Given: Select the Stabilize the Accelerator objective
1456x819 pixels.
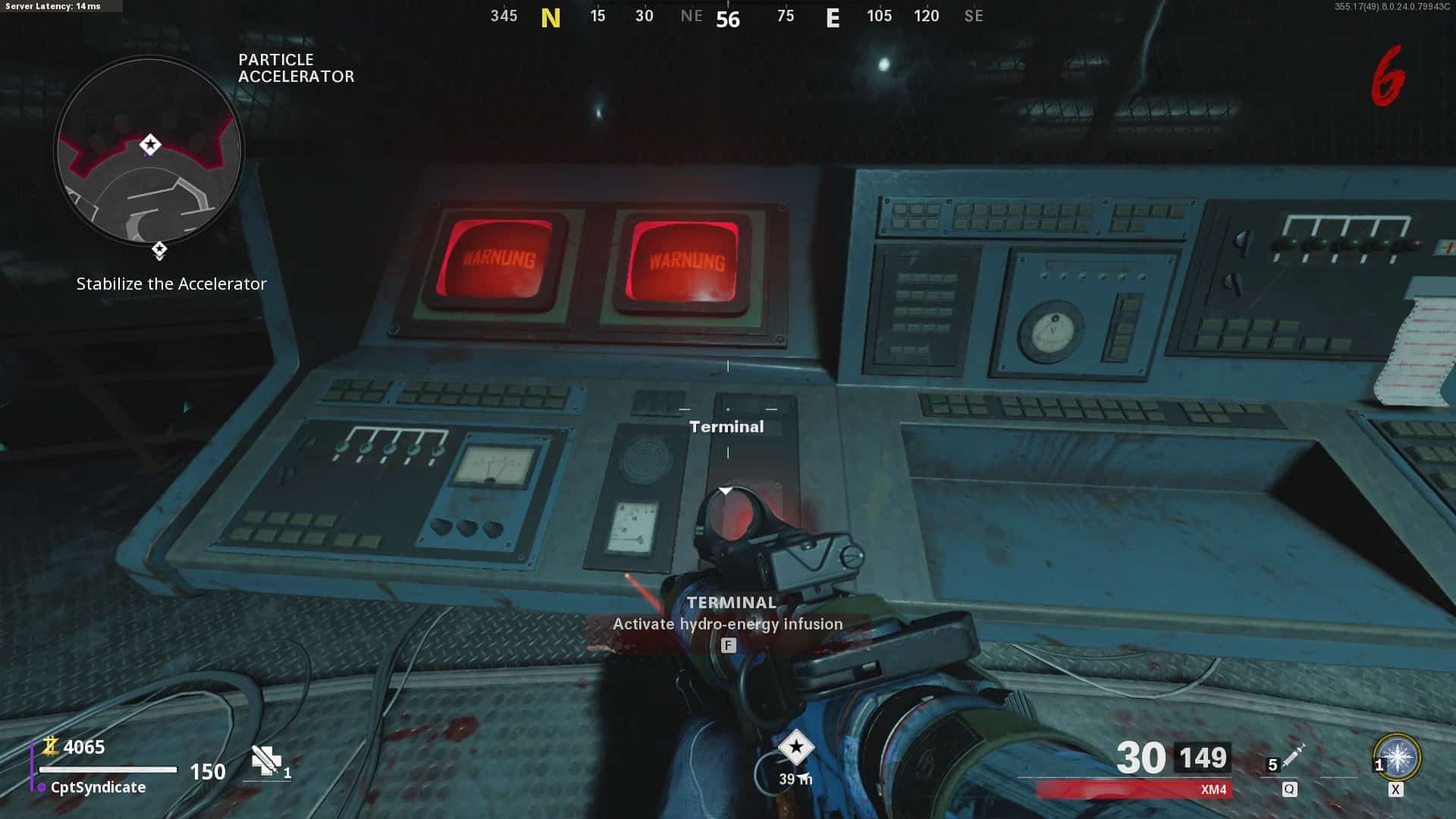Looking at the screenshot, I should click(171, 284).
